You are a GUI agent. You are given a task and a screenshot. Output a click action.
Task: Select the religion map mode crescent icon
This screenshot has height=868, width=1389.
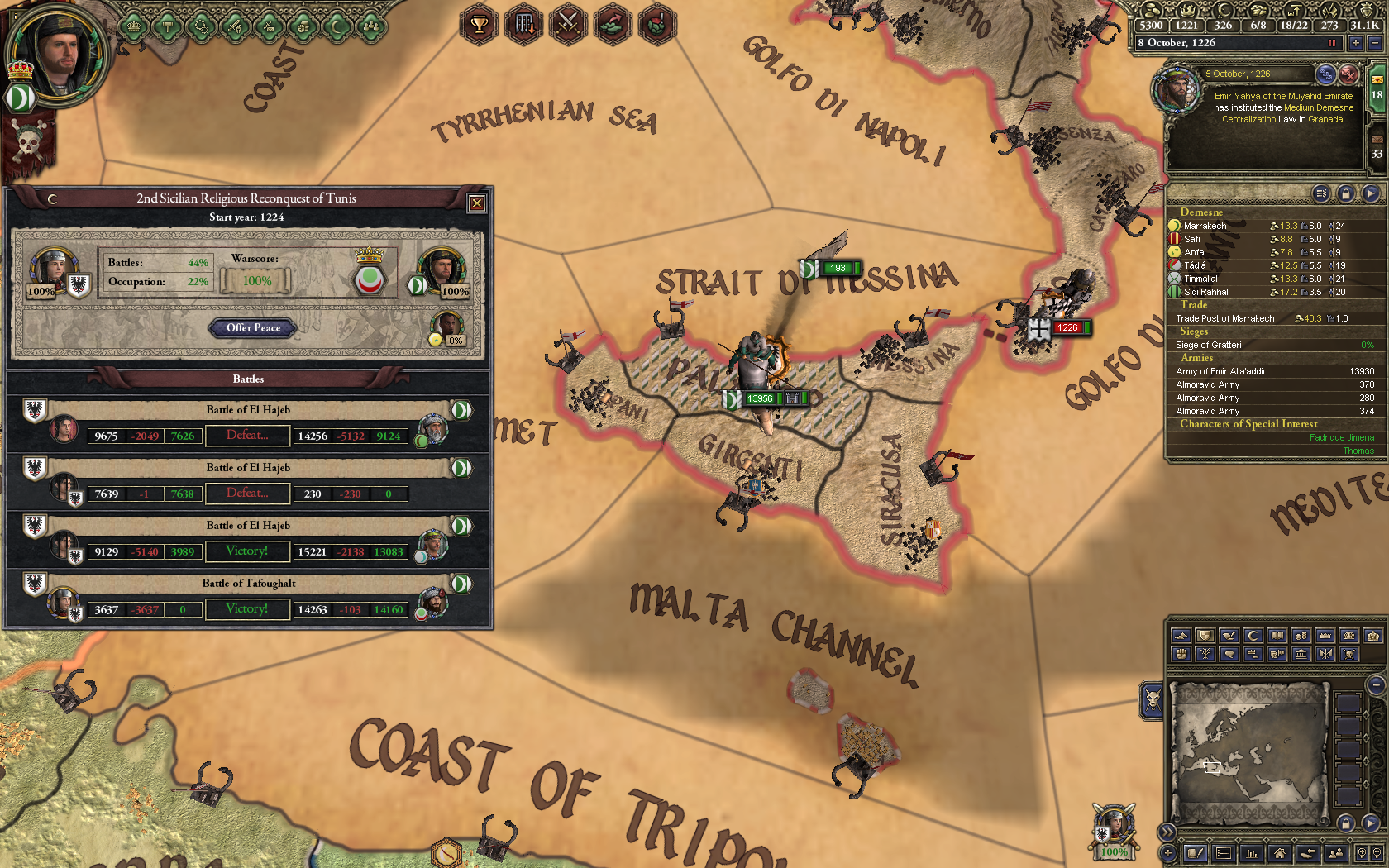click(x=1252, y=637)
